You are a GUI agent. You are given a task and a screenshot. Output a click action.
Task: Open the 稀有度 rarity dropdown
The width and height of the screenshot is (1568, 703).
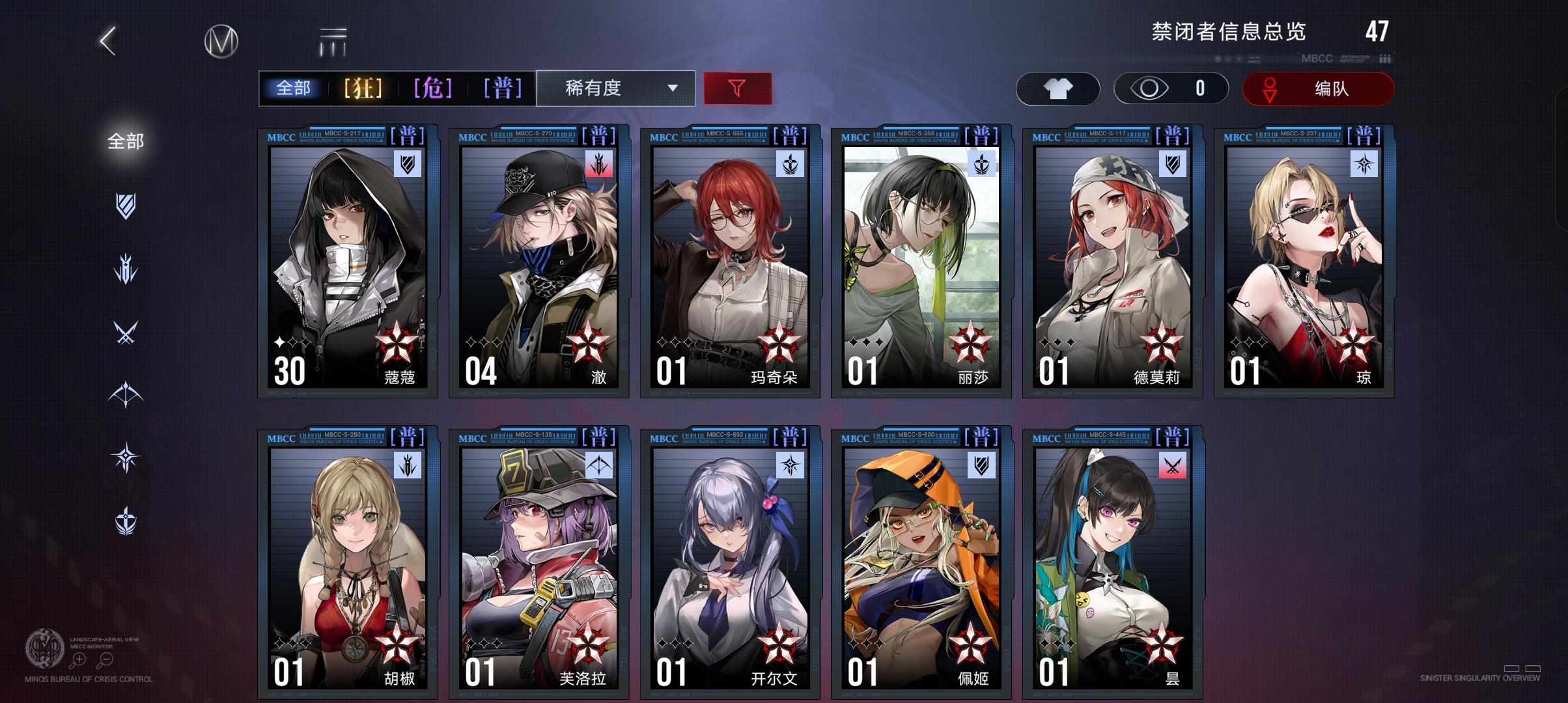coord(615,89)
